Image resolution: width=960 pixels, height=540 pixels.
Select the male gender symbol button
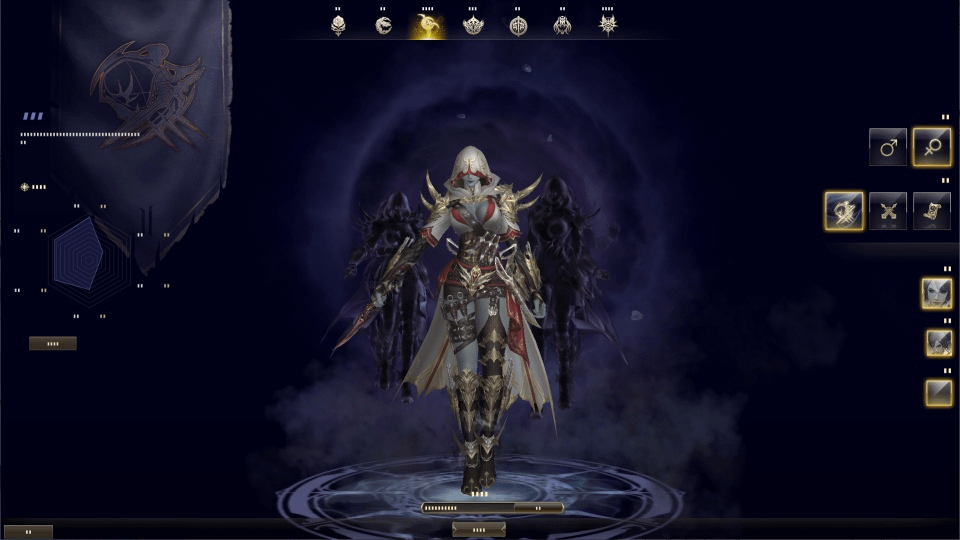click(x=888, y=147)
